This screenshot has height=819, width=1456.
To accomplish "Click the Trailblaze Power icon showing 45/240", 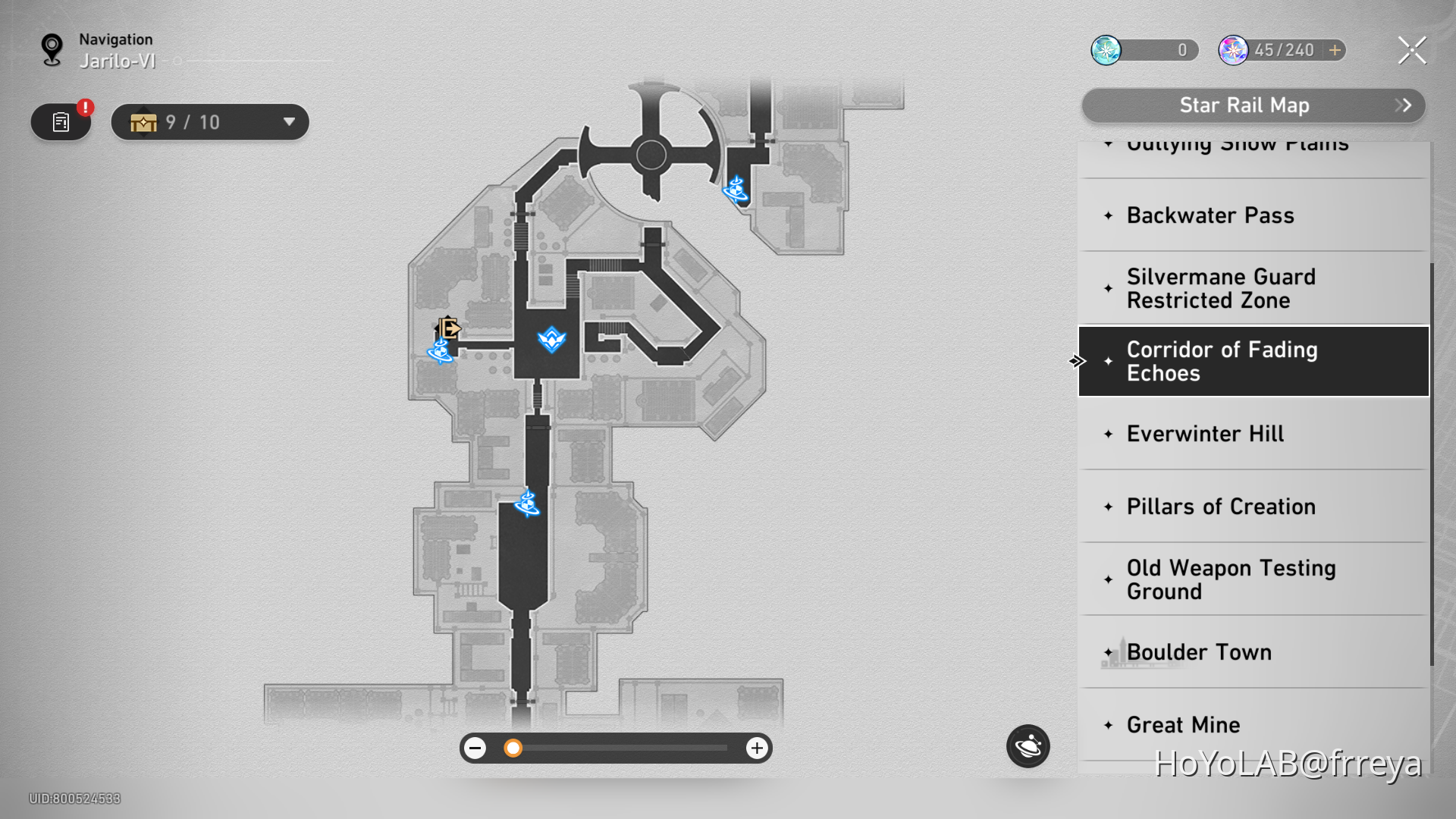I will click(1234, 50).
